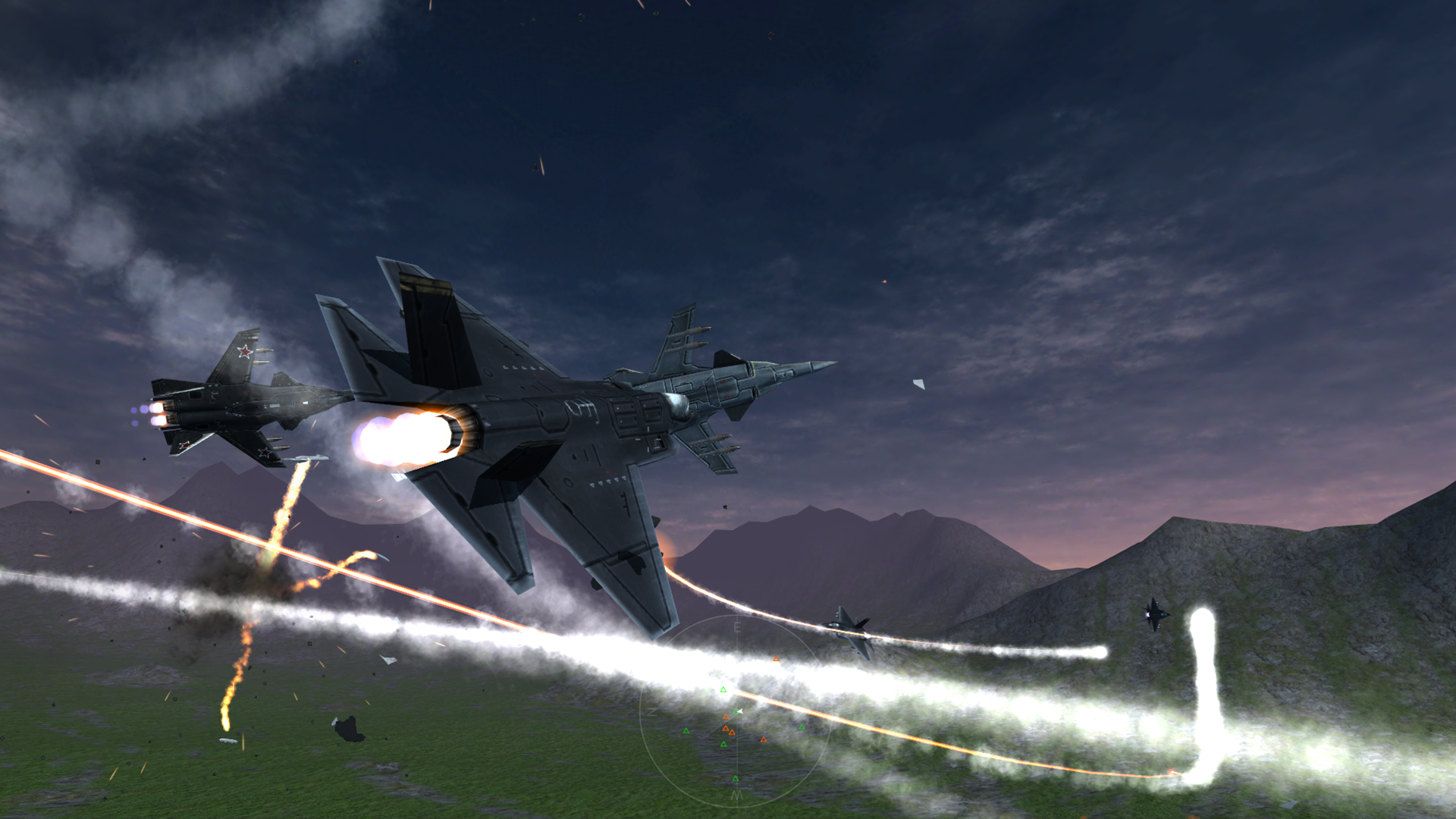Click the green blip above the player arrow
Screen dimensions: 1456x819
coord(723,689)
